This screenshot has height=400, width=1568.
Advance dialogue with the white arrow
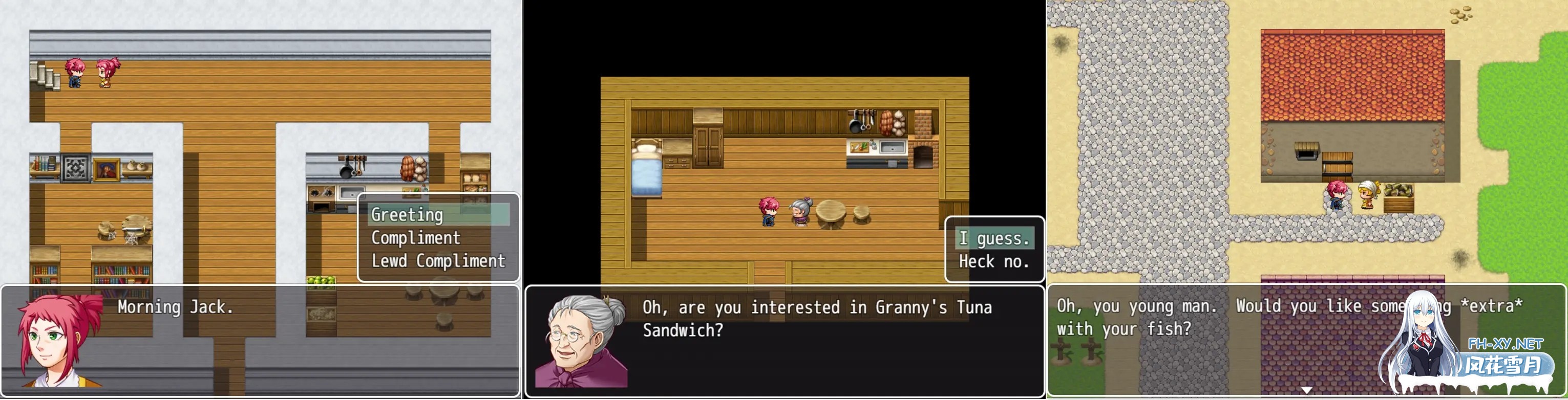1306,390
